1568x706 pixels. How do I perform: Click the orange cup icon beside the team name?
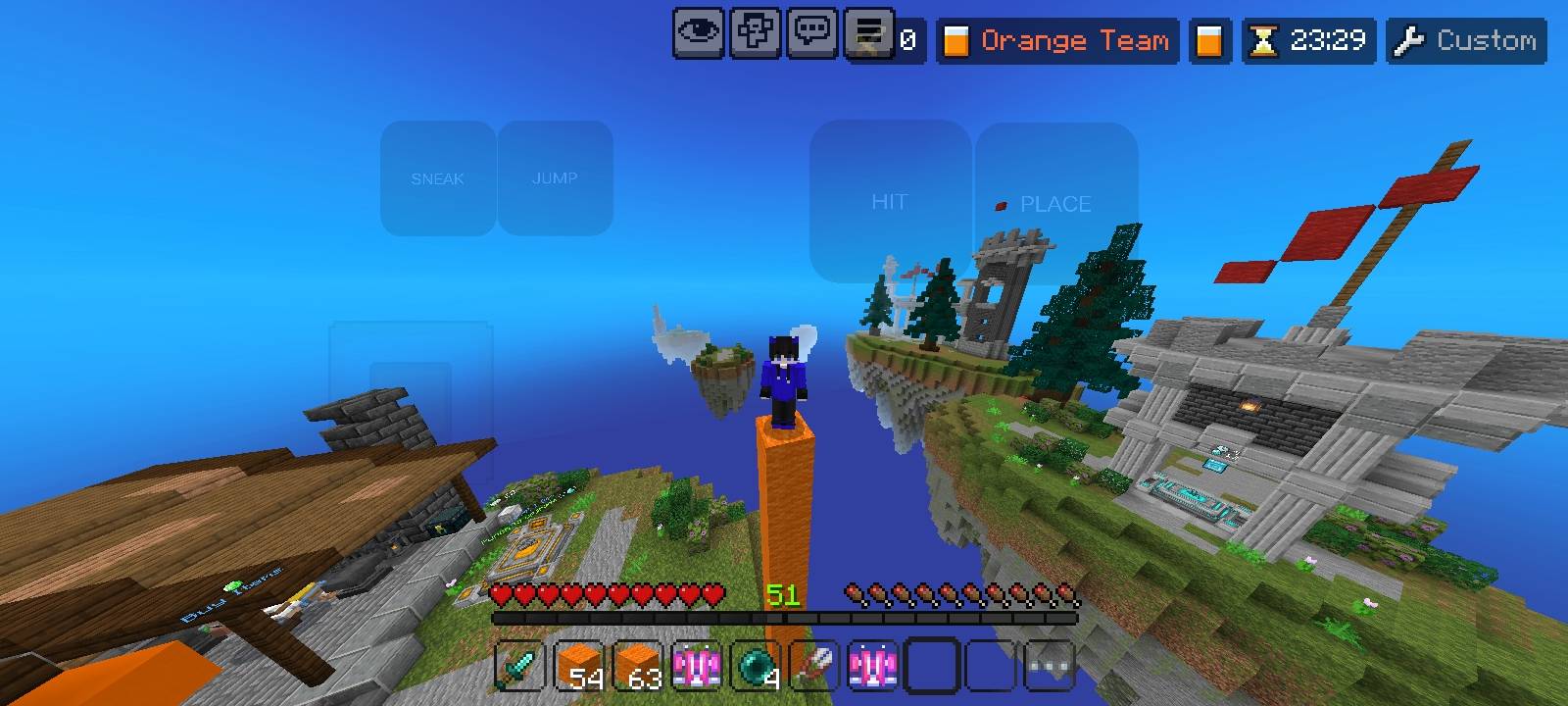[x=1209, y=40]
